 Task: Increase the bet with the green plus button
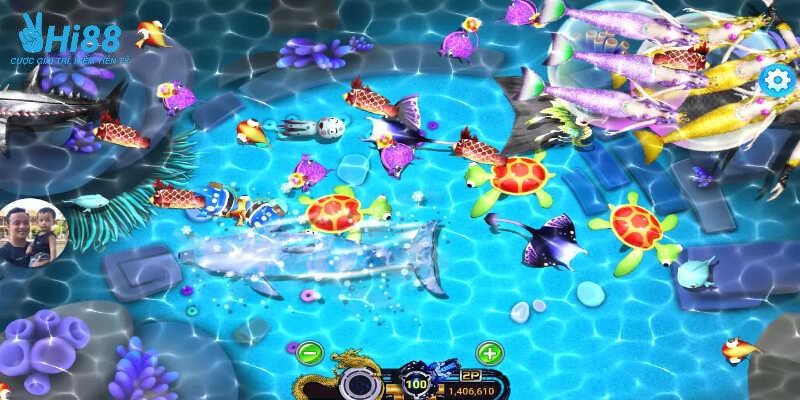(x=489, y=352)
